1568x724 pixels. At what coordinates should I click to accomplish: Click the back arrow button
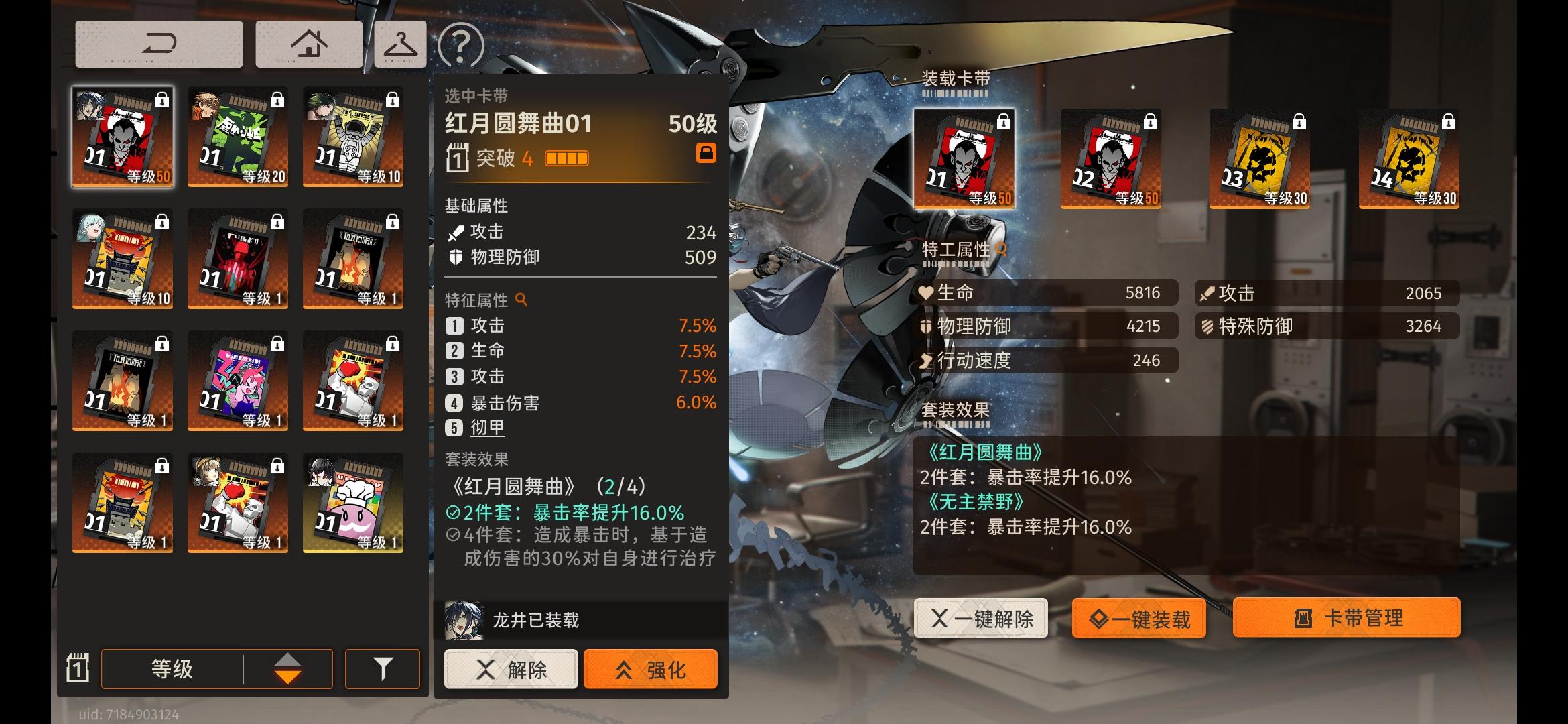(159, 42)
